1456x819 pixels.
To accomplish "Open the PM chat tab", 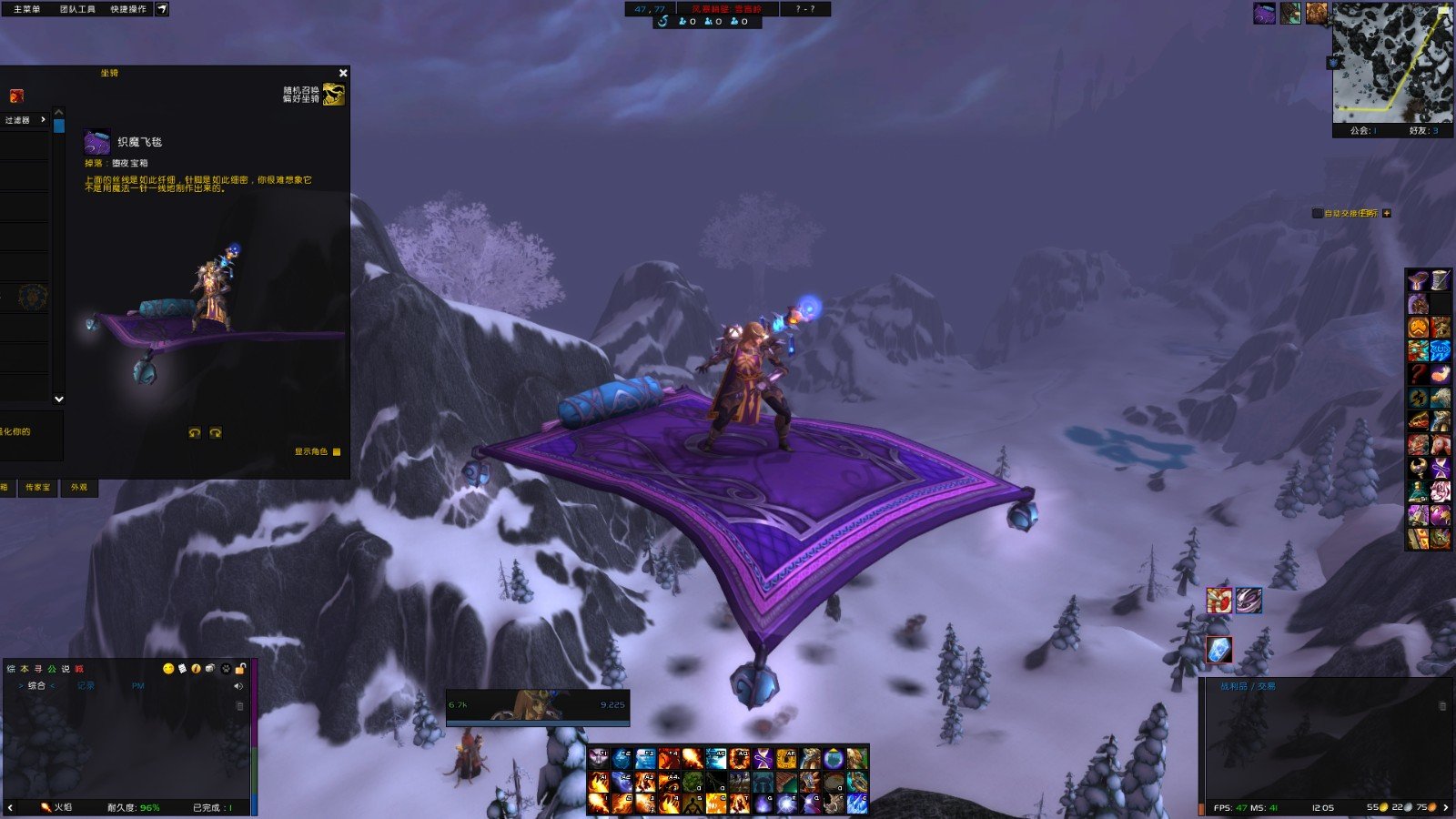I will [x=138, y=686].
